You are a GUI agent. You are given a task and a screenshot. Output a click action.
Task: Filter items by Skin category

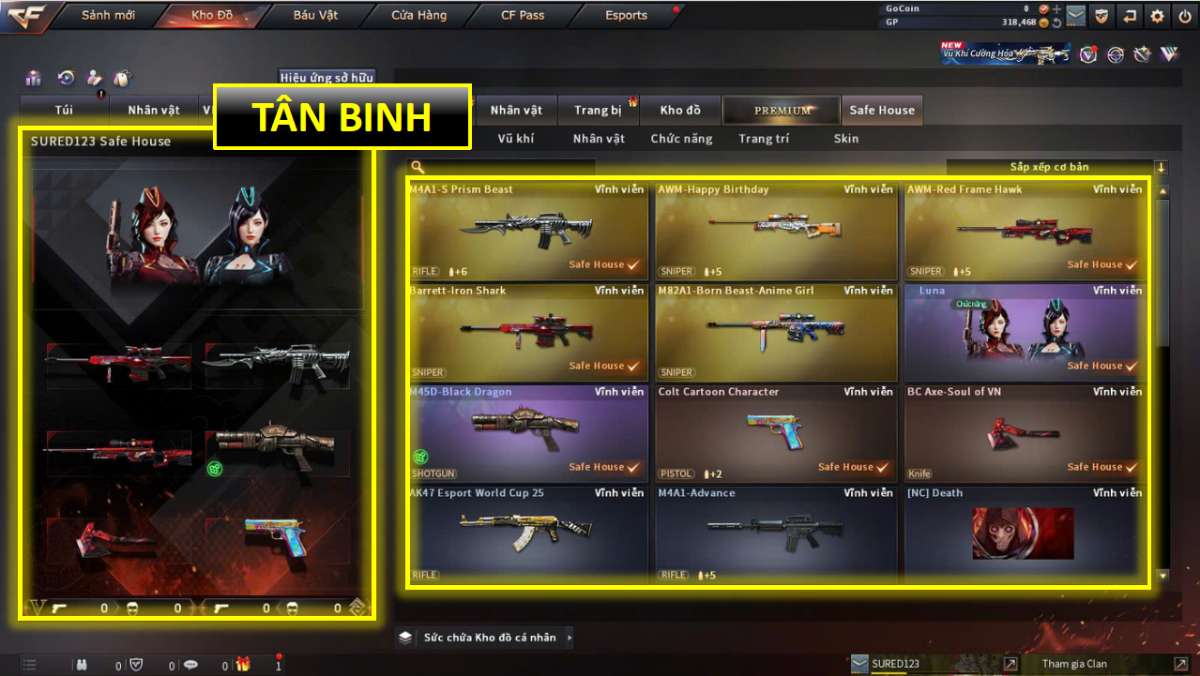pos(846,139)
